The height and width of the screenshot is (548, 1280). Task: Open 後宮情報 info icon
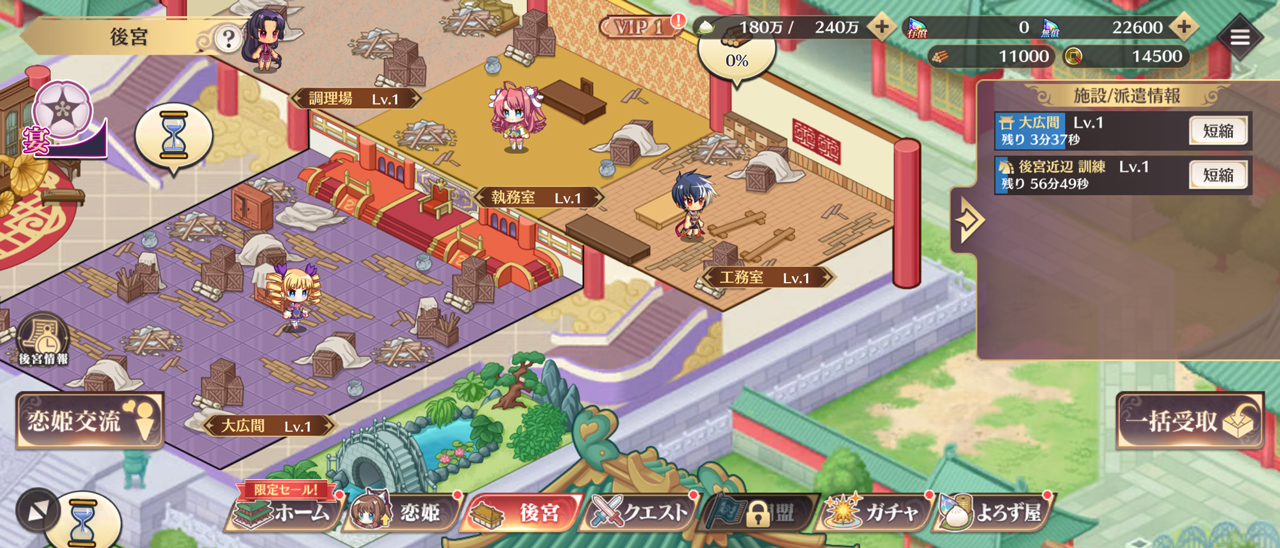(42, 340)
